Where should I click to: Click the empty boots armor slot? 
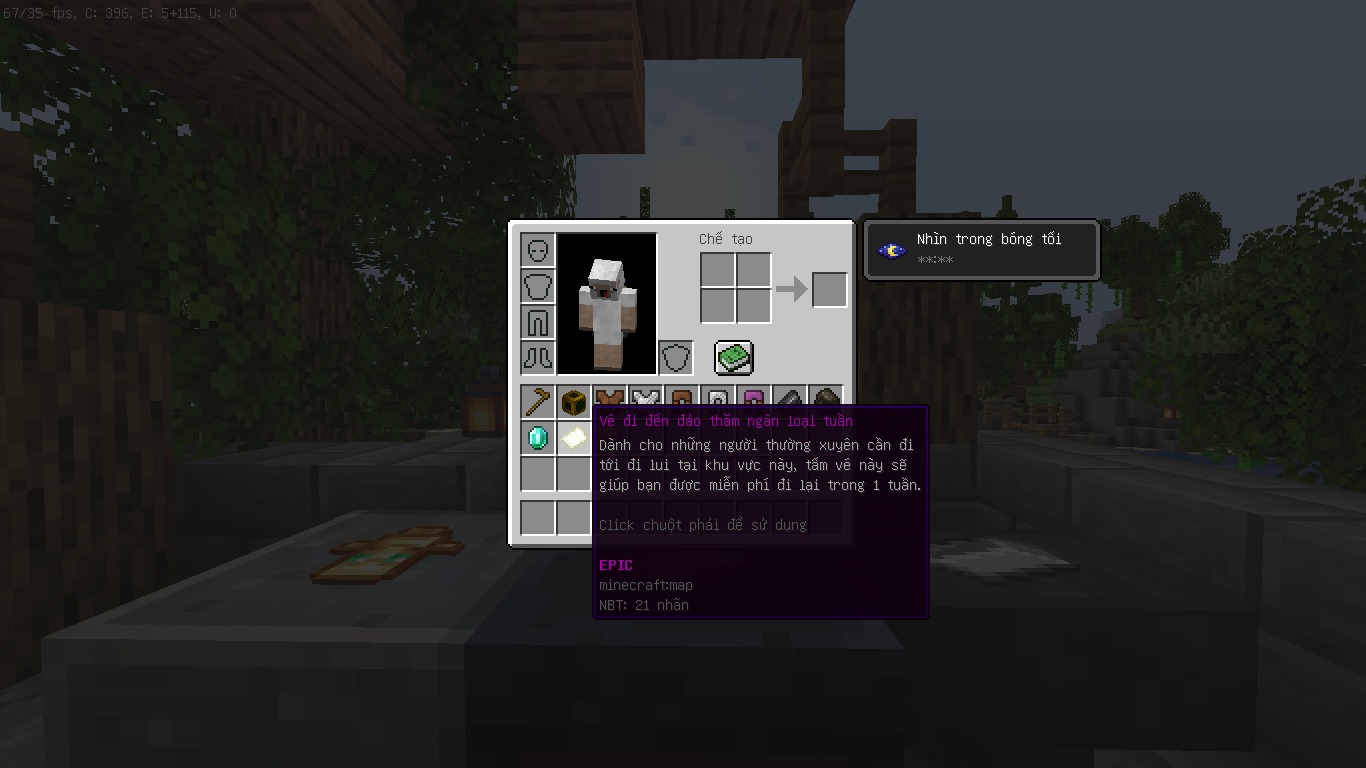[538, 357]
